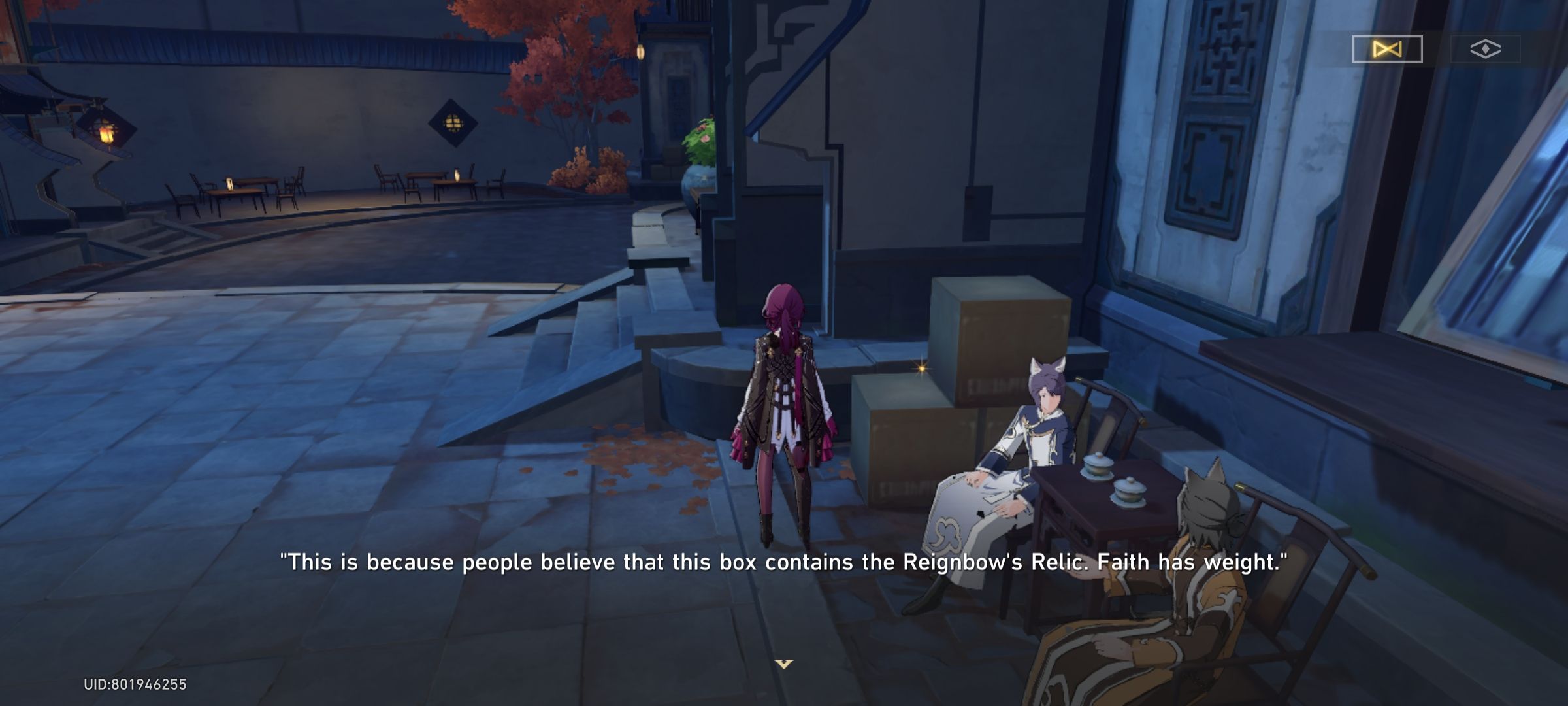Select the carved lattice door panel on the right

point(1222,131)
